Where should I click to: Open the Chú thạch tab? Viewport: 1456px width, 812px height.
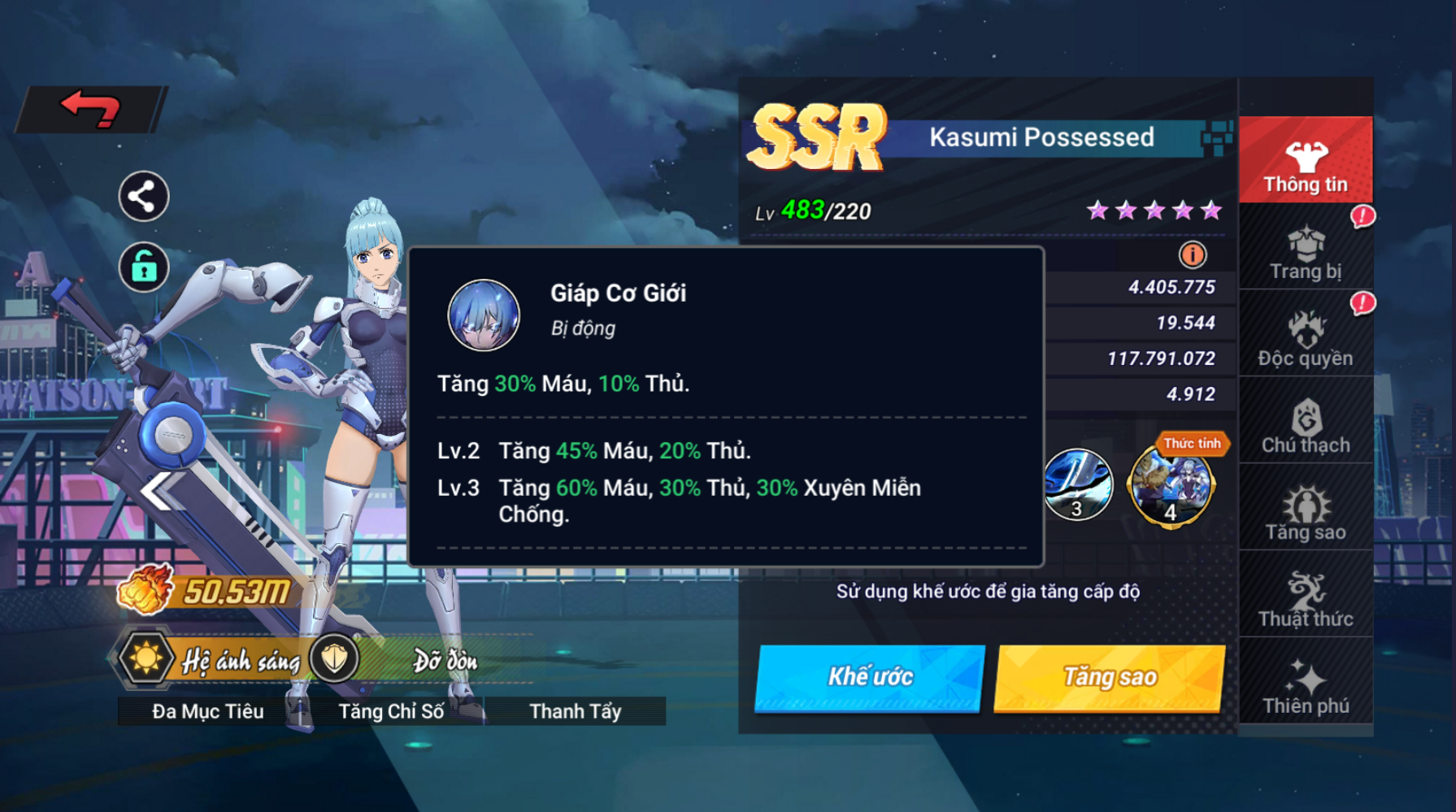click(1305, 425)
